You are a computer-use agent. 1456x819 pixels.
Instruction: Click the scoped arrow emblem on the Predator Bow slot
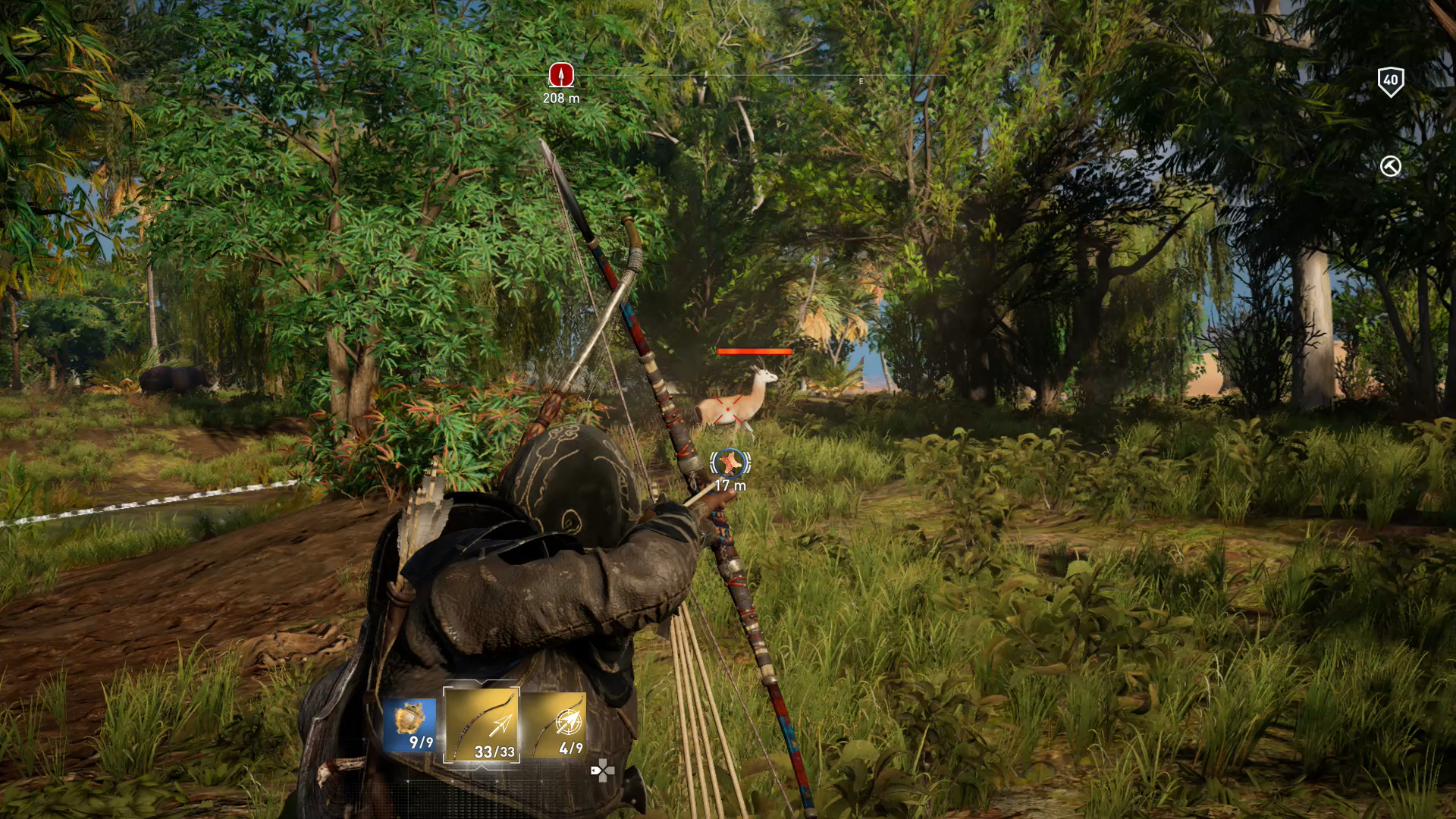(x=568, y=722)
